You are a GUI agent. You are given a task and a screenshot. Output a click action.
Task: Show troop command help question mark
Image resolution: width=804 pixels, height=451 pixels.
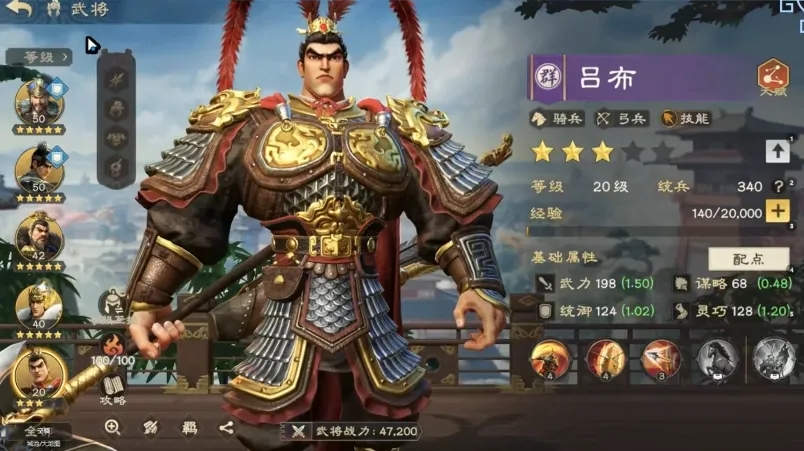777,186
